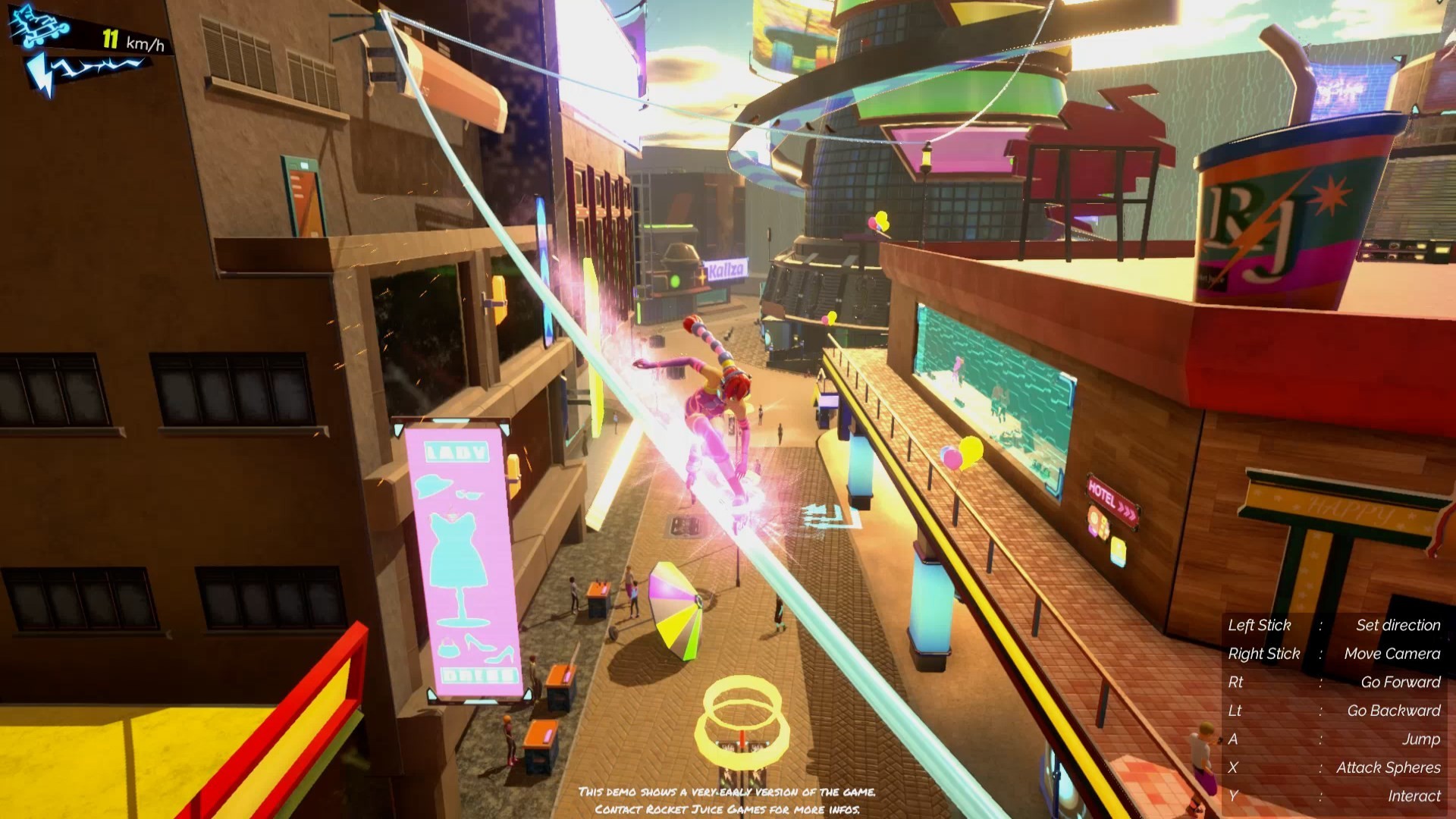Screen dimensions: 1456x819
Task: Enable the yellow drink sign on the wall
Action: (1118, 551)
